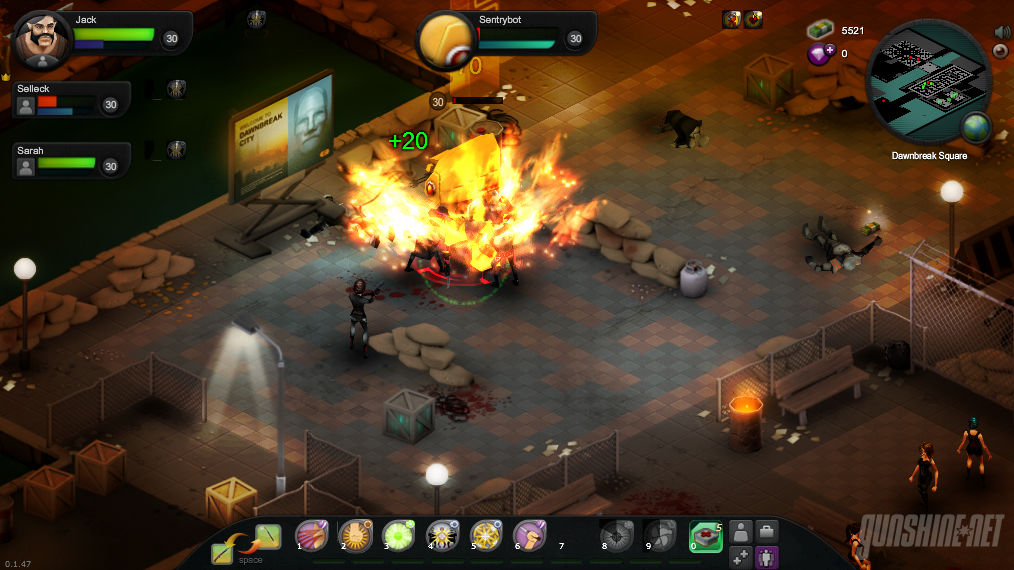Screen dimensions: 1014x570
Task: Open the character profile button
Action: click(x=741, y=531)
